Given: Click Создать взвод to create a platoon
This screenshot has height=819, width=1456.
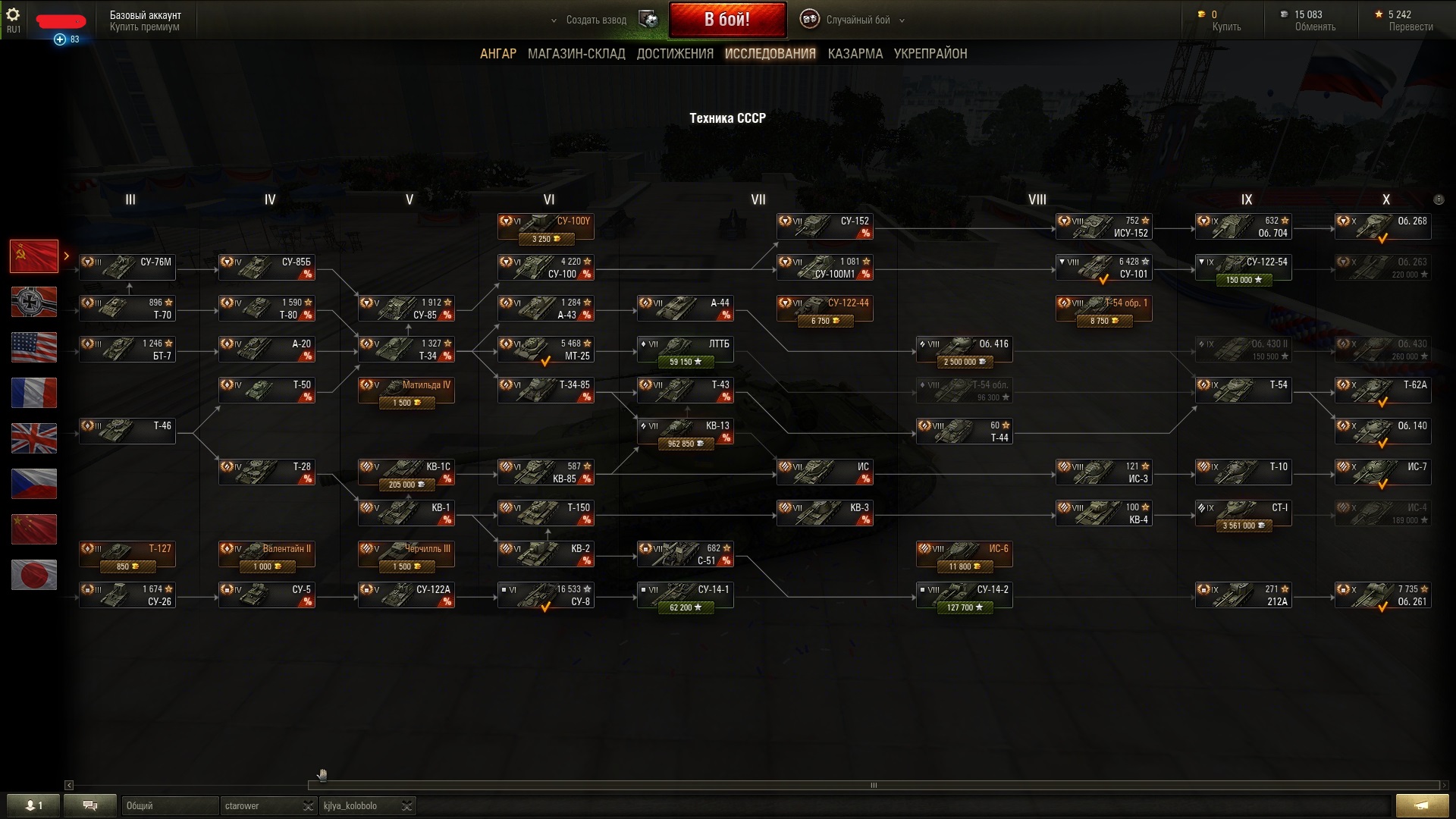Looking at the screenshot, I should pyautogui.click(x=596, y=20).
